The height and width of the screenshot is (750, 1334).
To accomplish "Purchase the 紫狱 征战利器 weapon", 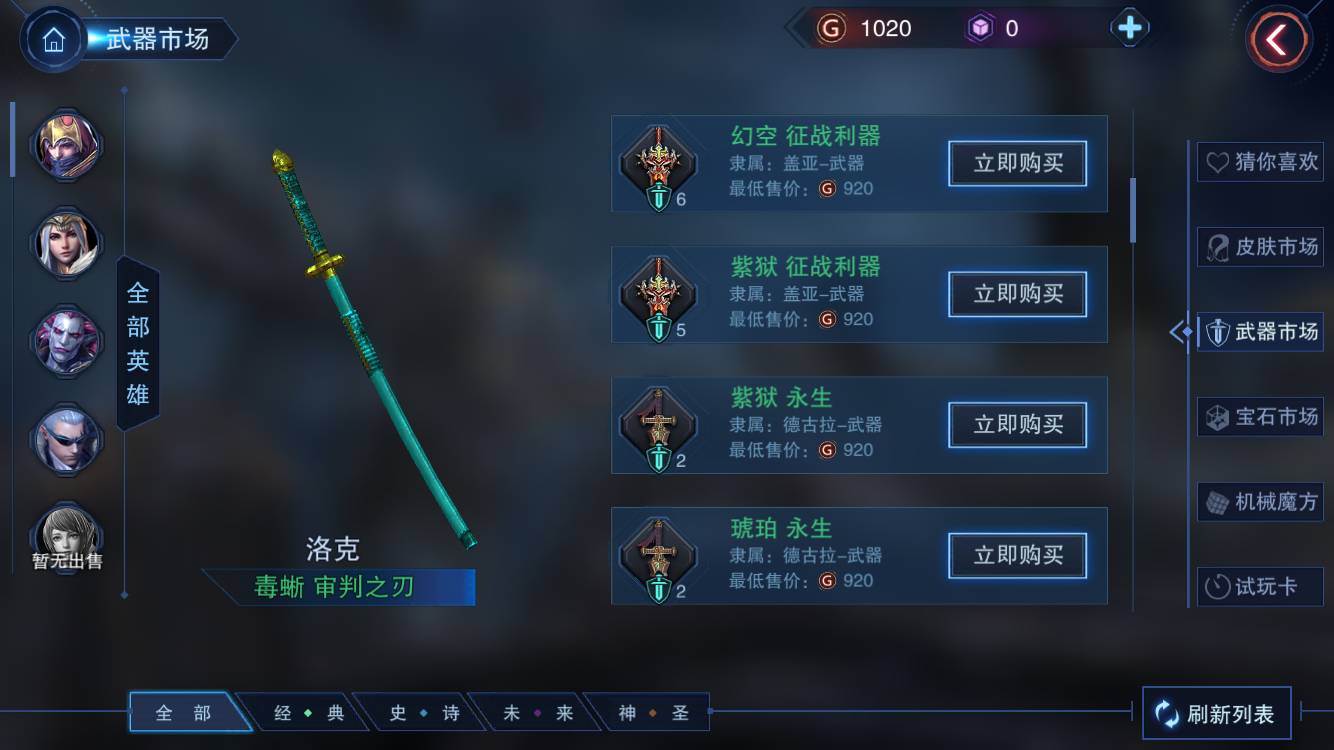I will pyautogui.click(x=1017, y=294).
